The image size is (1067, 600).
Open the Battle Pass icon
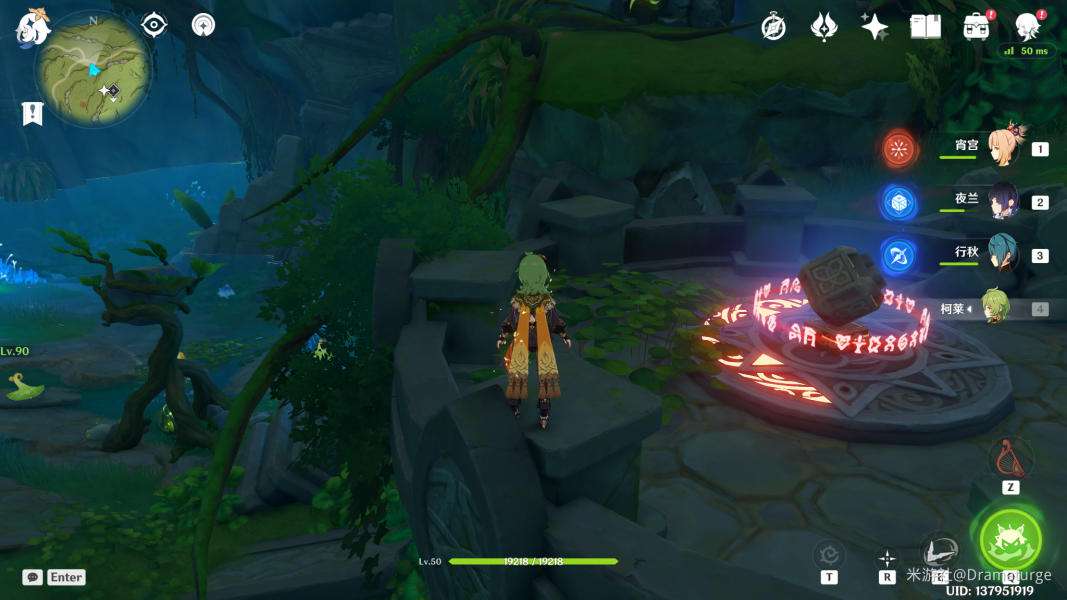coord(976,27)
